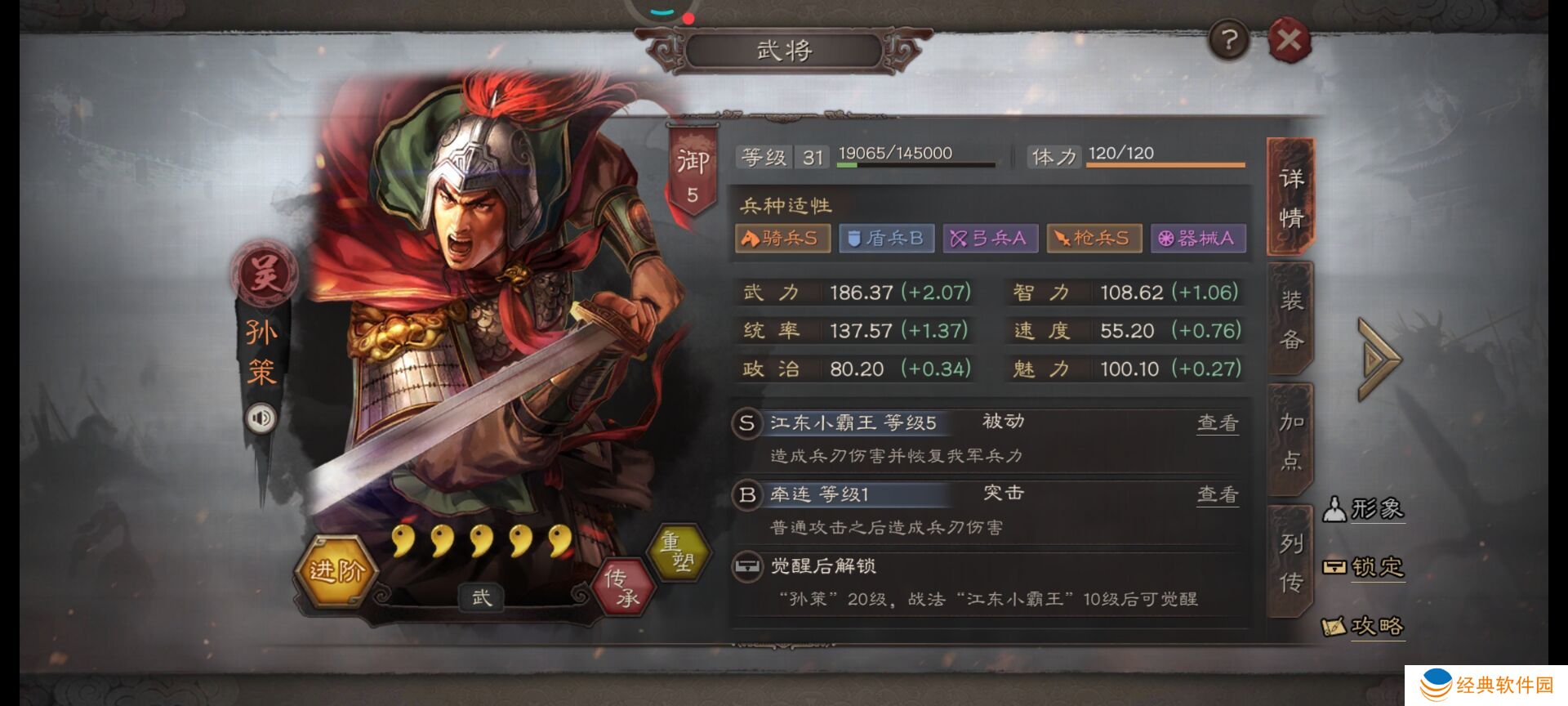Click the 盾兵B shield adaptability toggle

coord(886,238)
